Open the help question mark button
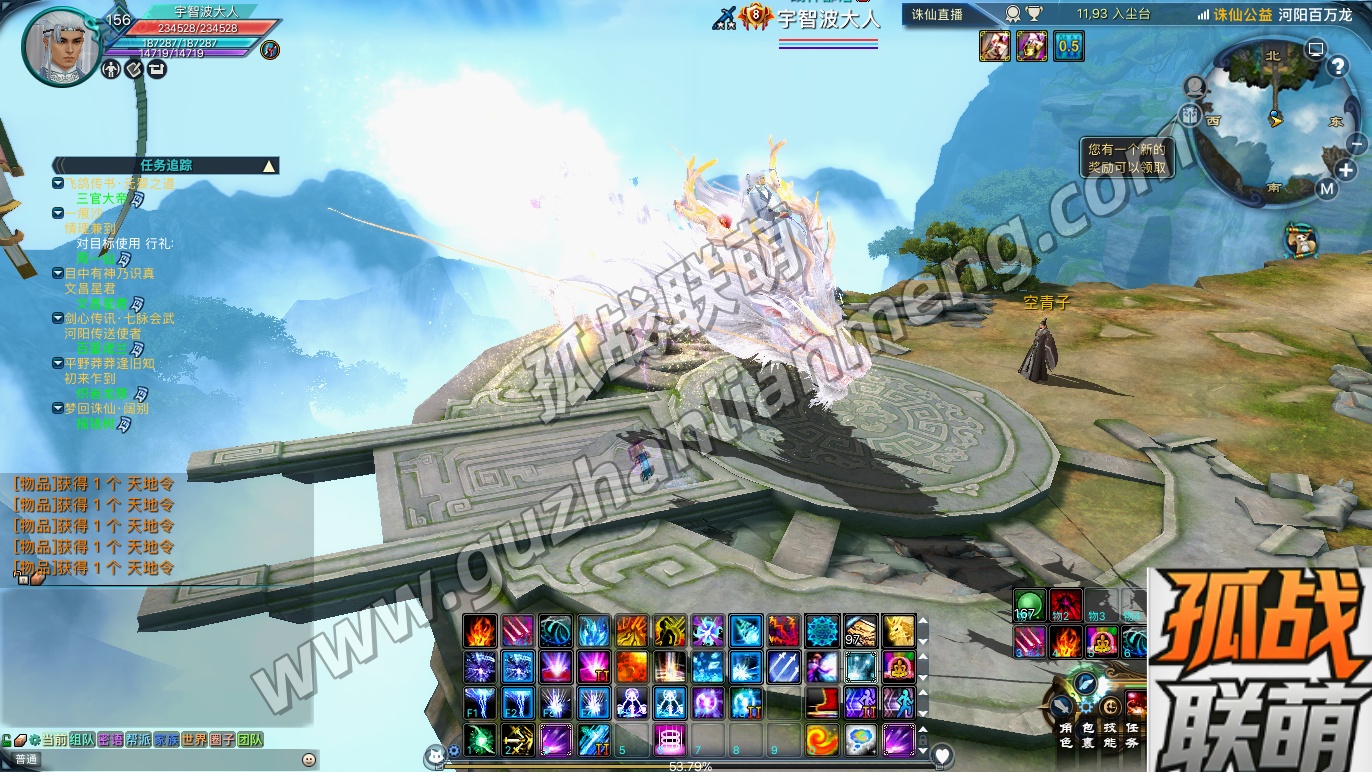The height and width of the screenshot is (772, 1372). point(1339,67)
